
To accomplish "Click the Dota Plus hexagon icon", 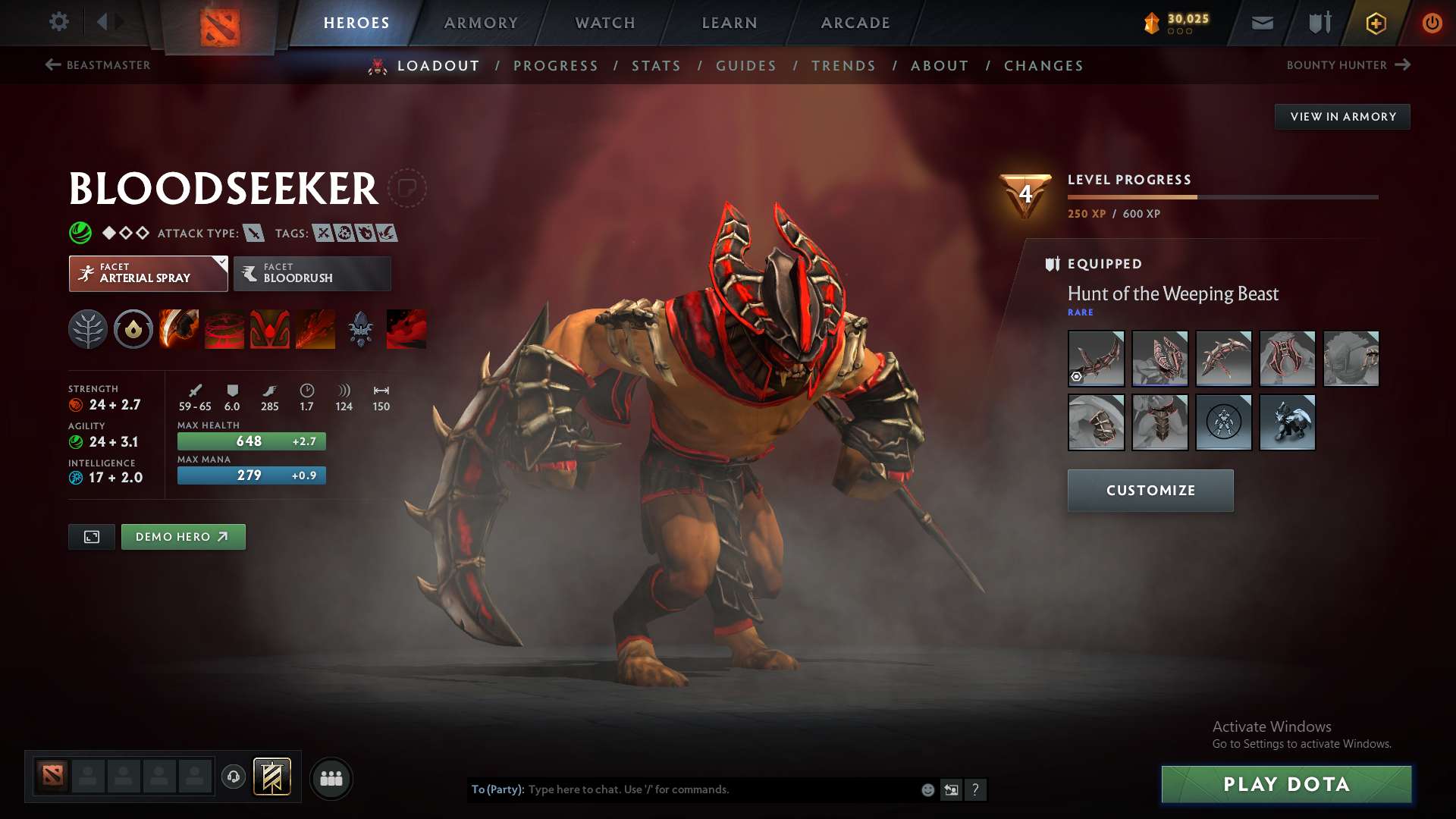I will [x=1375, y=24].
